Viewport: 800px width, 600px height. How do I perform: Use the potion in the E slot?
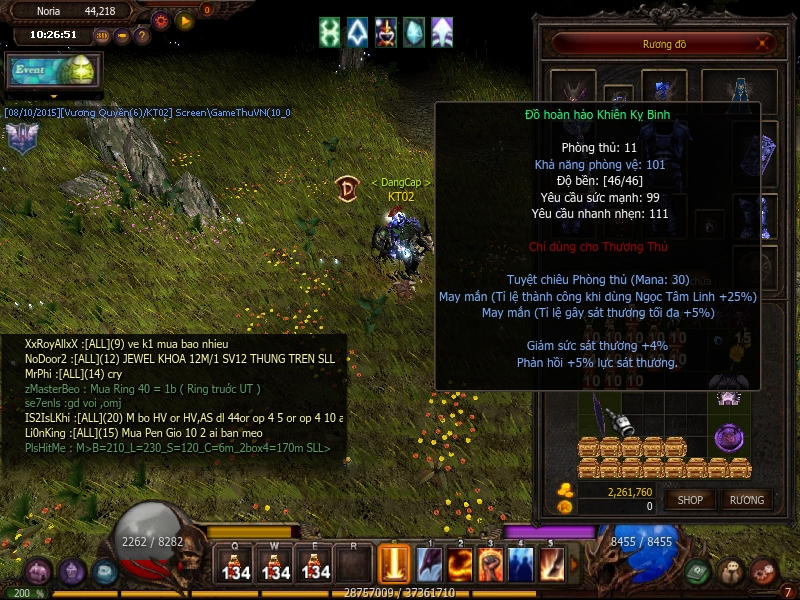click(315, 565)
